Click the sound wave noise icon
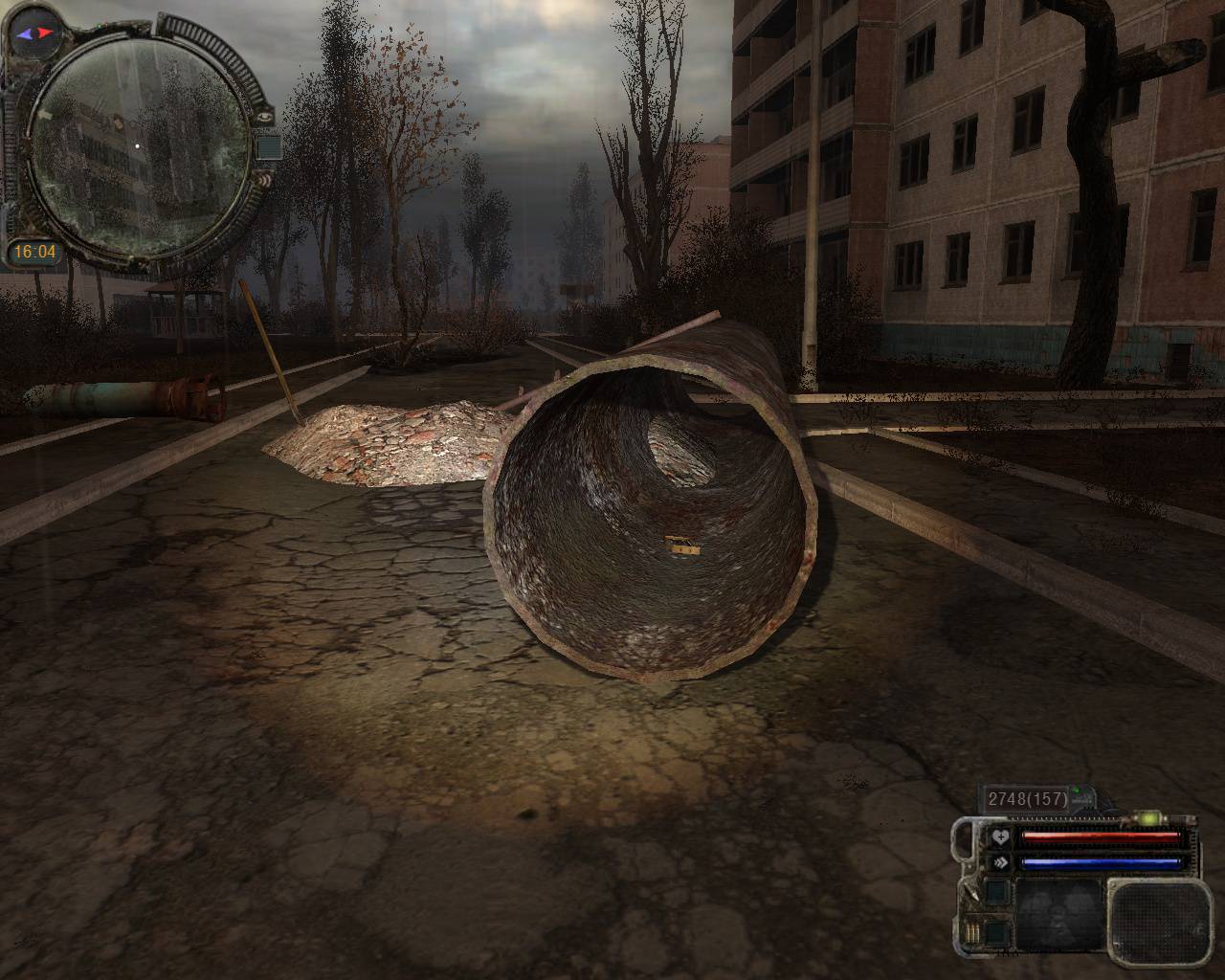The image size is (1225, 980). click(265, 178)
